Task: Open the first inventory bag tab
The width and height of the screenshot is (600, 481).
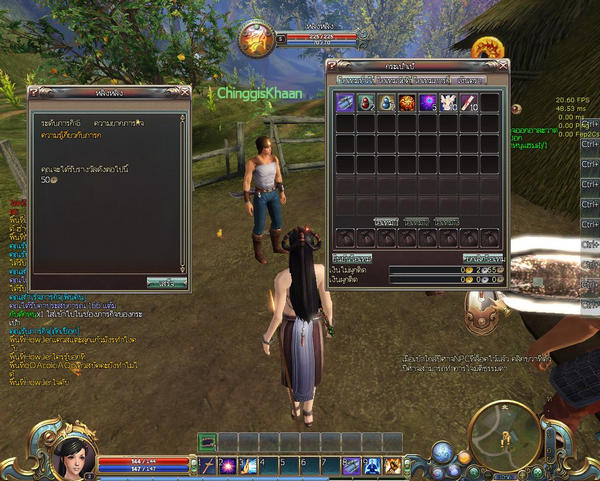Action: (x=352, y=80)
